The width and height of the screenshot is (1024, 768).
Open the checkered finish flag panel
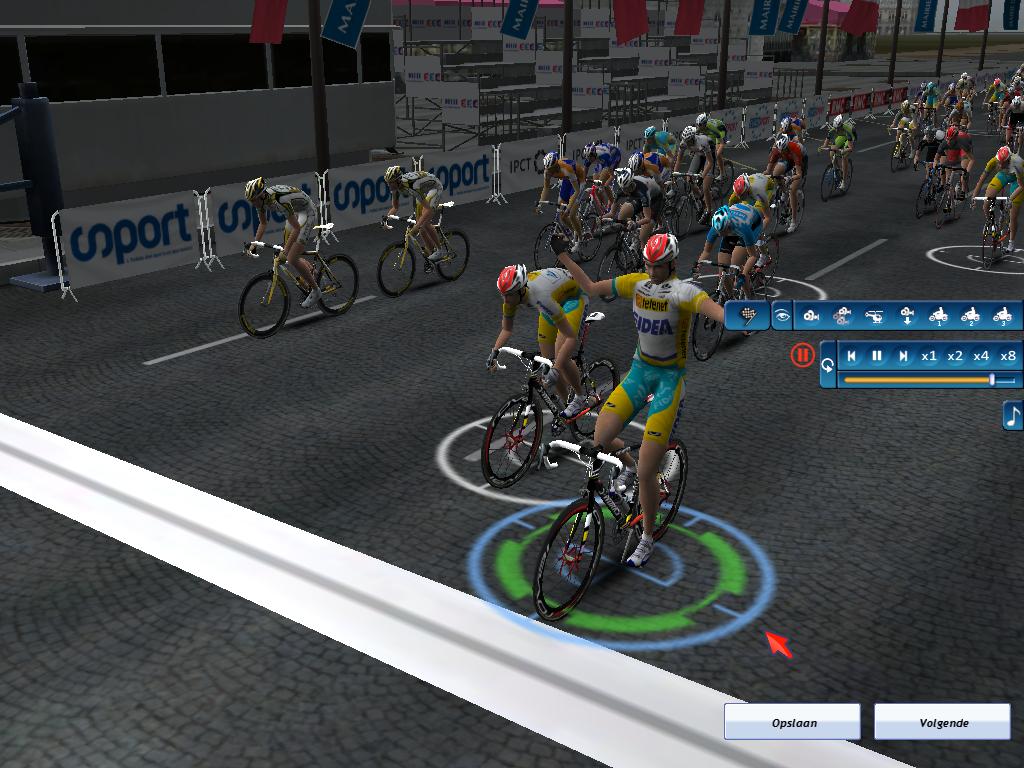(x=747, y=316)
